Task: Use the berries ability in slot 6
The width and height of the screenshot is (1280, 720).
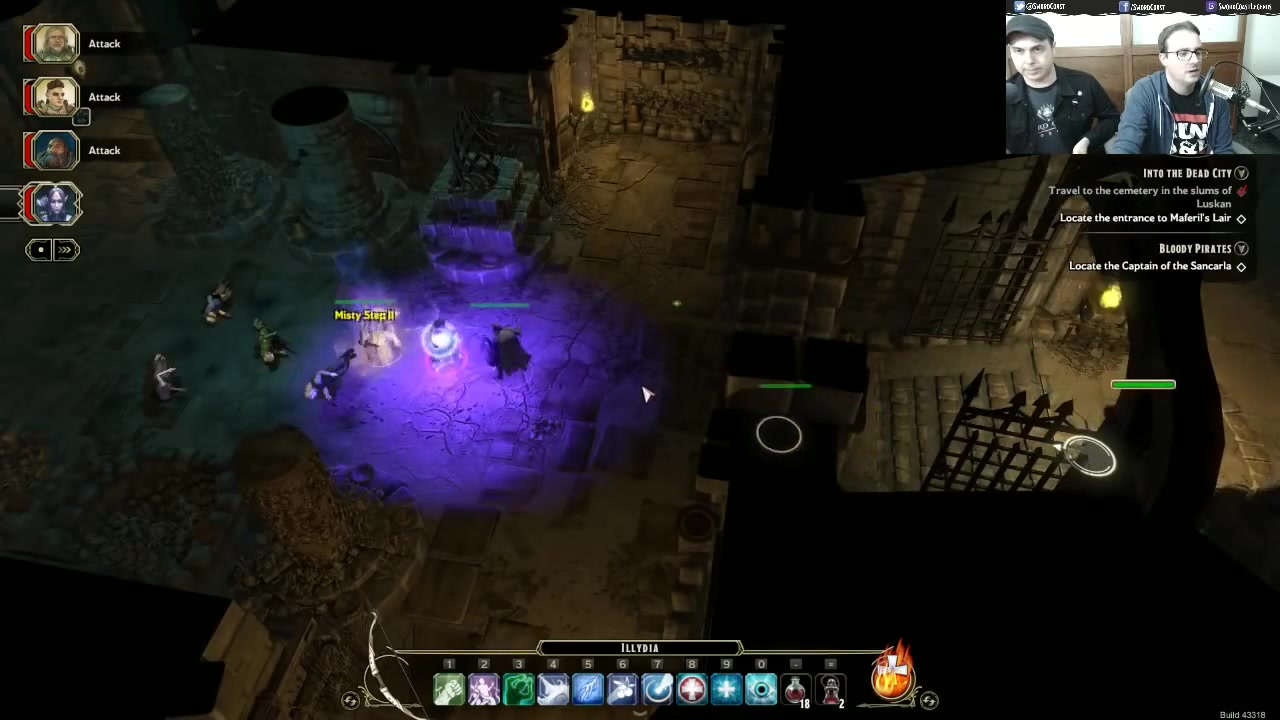Action: pos(622,689)
